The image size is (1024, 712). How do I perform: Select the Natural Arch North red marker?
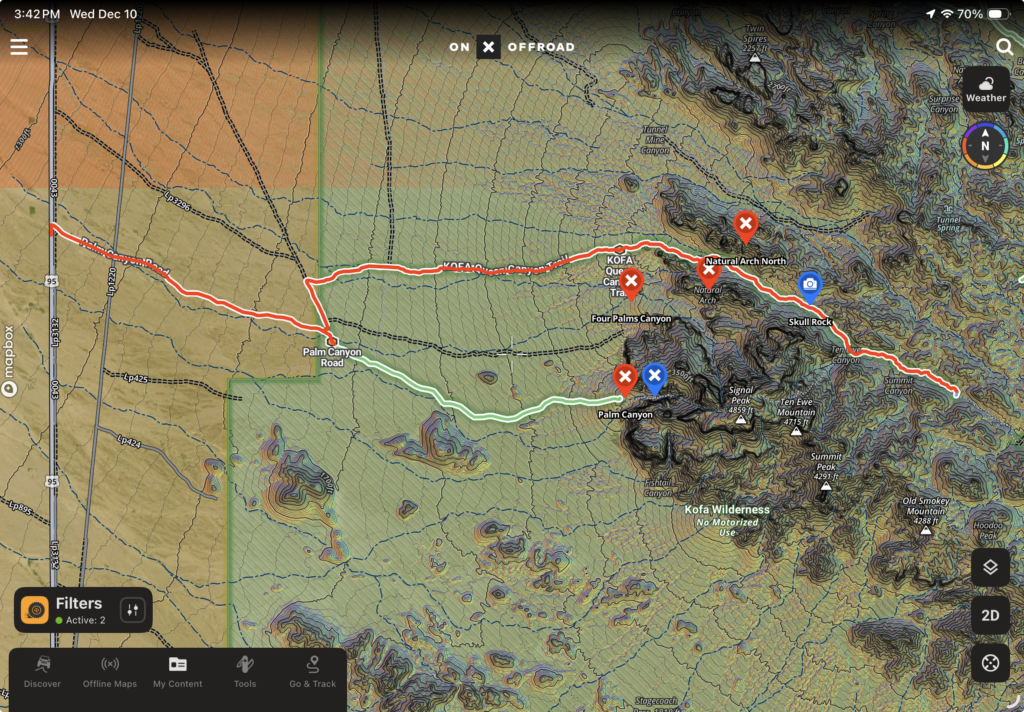(745, 225)
